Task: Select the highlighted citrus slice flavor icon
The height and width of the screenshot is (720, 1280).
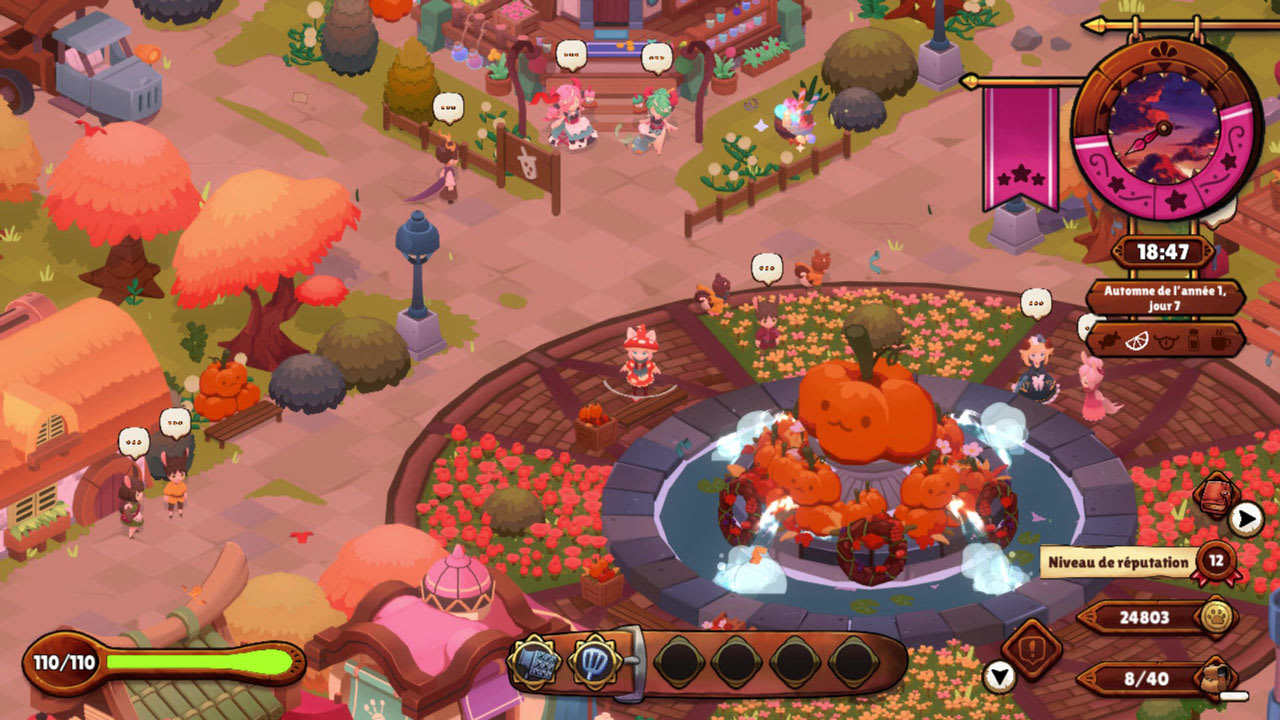Action: [1137, 340]
